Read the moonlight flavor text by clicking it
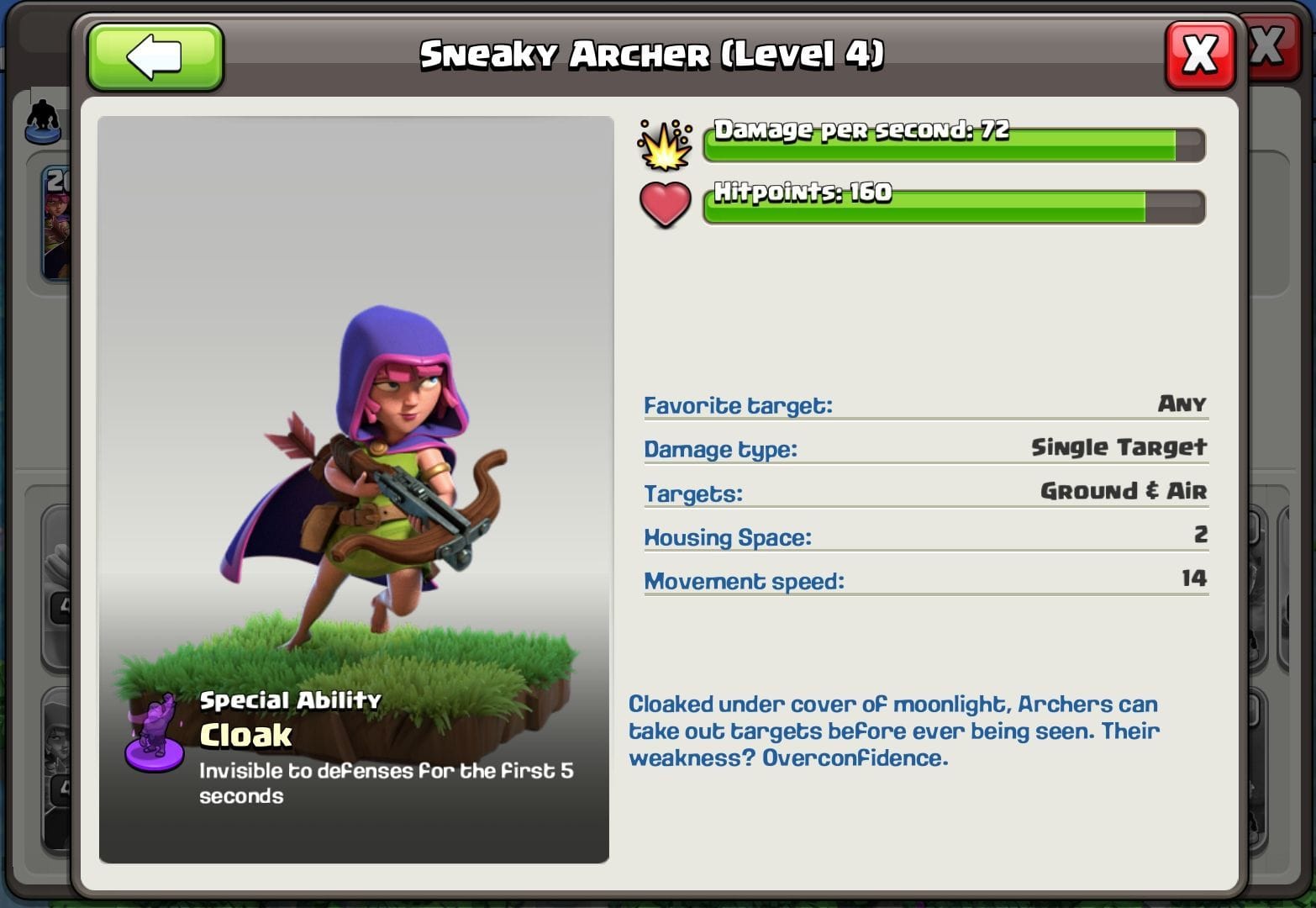The image size is (1316, 908). click(895, 731)
